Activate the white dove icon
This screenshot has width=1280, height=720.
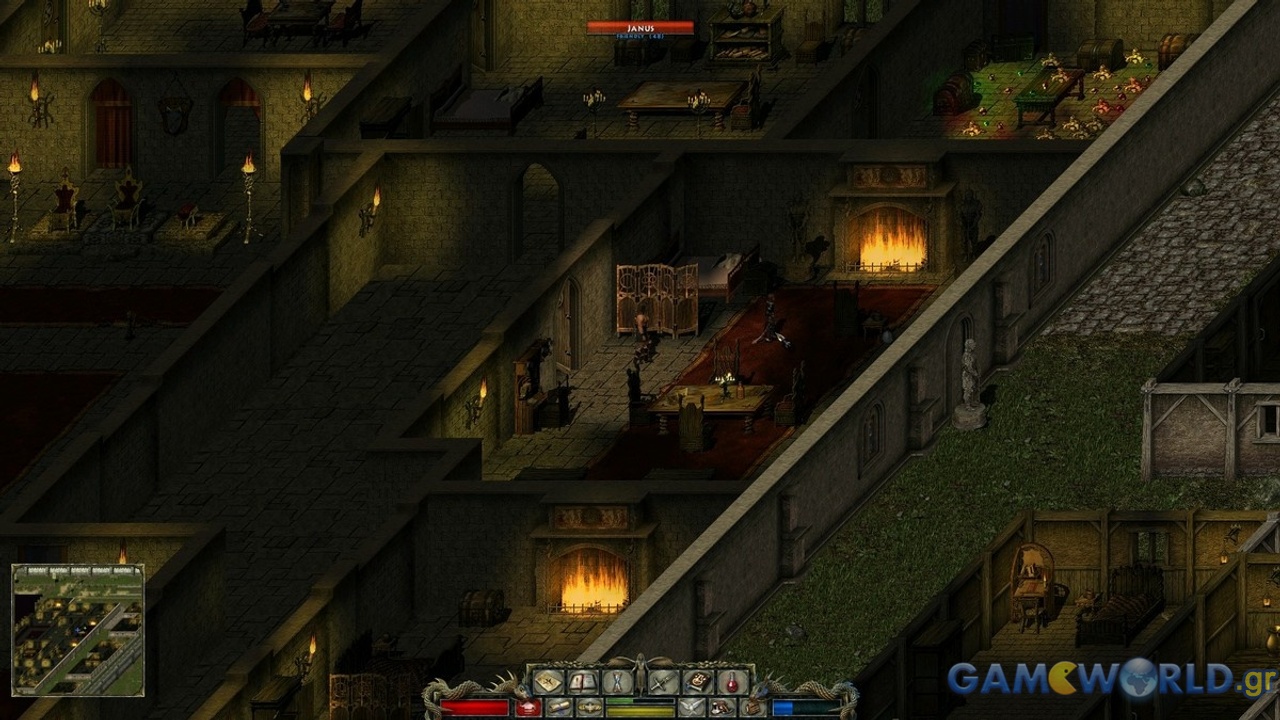coord(692,708)
